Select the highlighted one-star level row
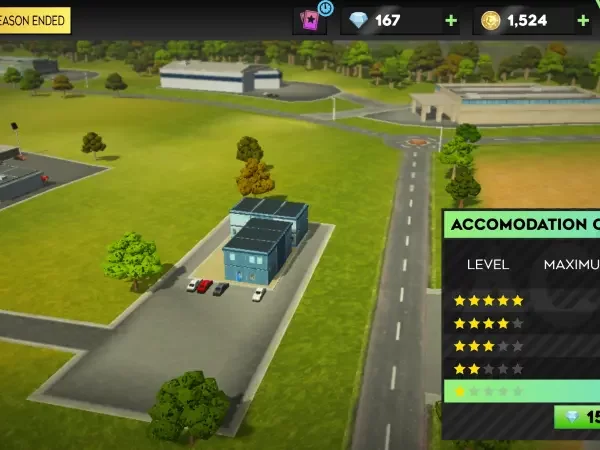600x450 pixels. click(x=520, y=391)
